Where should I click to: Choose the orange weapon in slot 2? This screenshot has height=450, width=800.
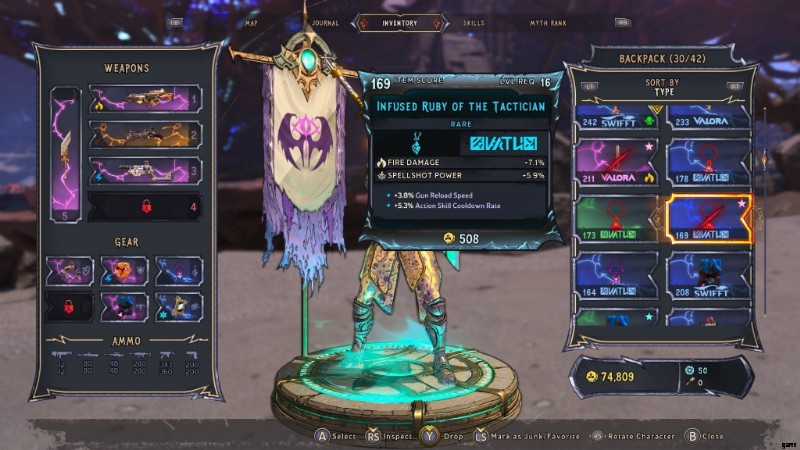(146, 134)
